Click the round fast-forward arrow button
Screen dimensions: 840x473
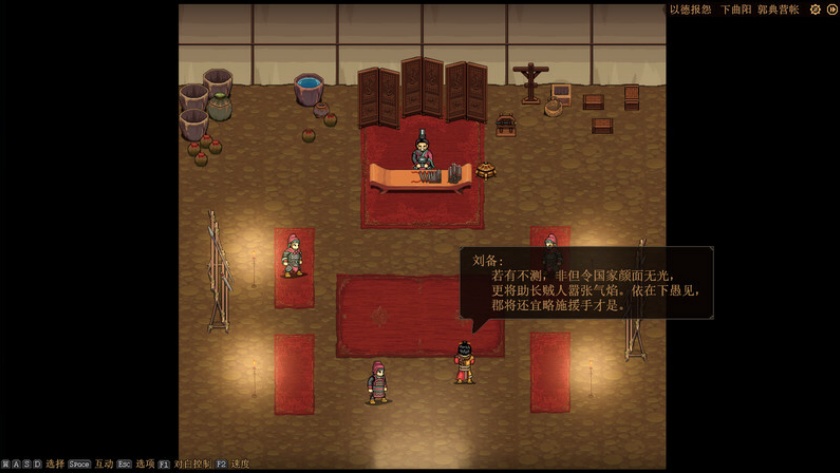tap(831, 9)
